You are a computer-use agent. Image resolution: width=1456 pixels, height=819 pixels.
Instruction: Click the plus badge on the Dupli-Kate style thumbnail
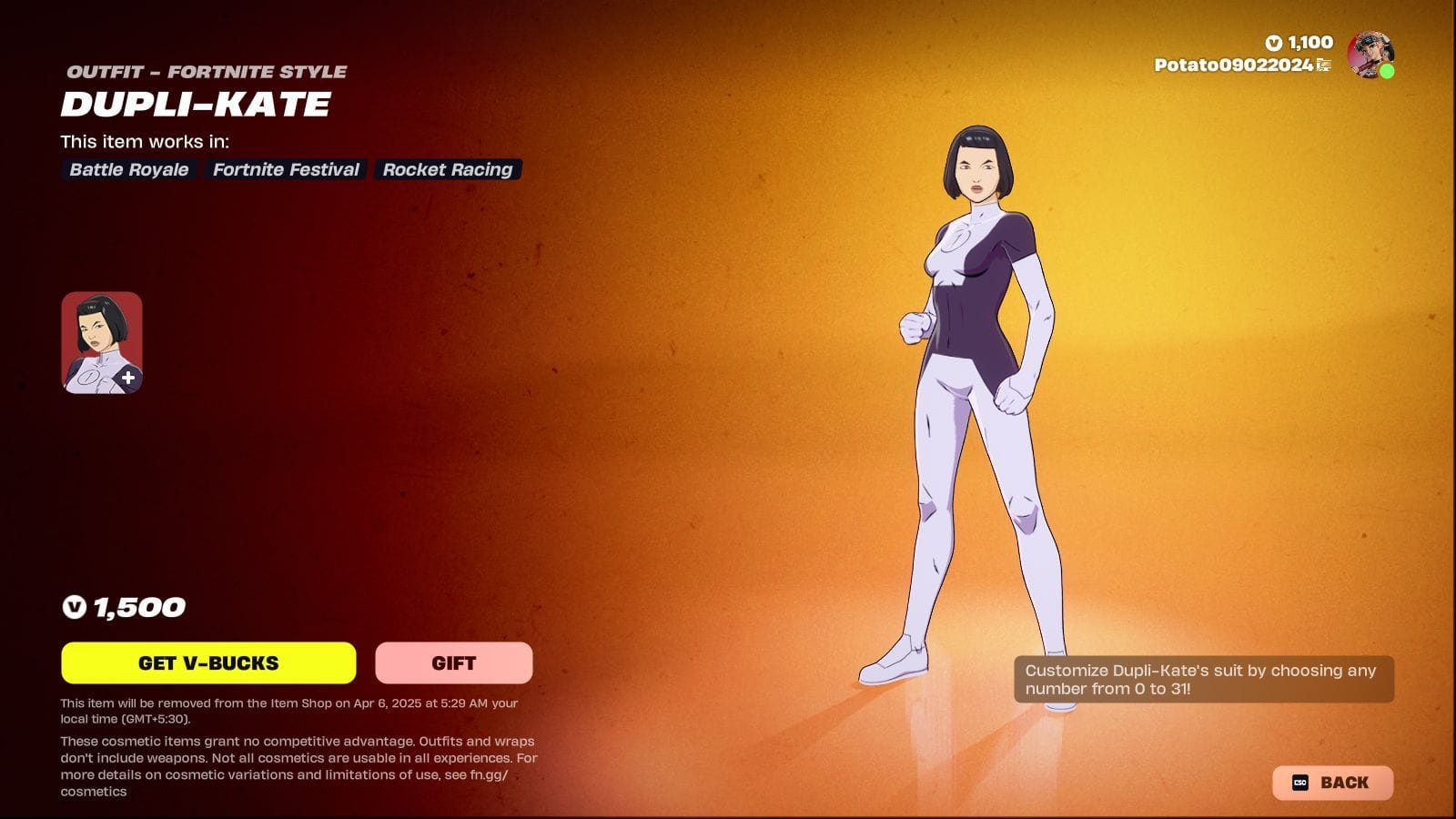(x=128, y=375)
